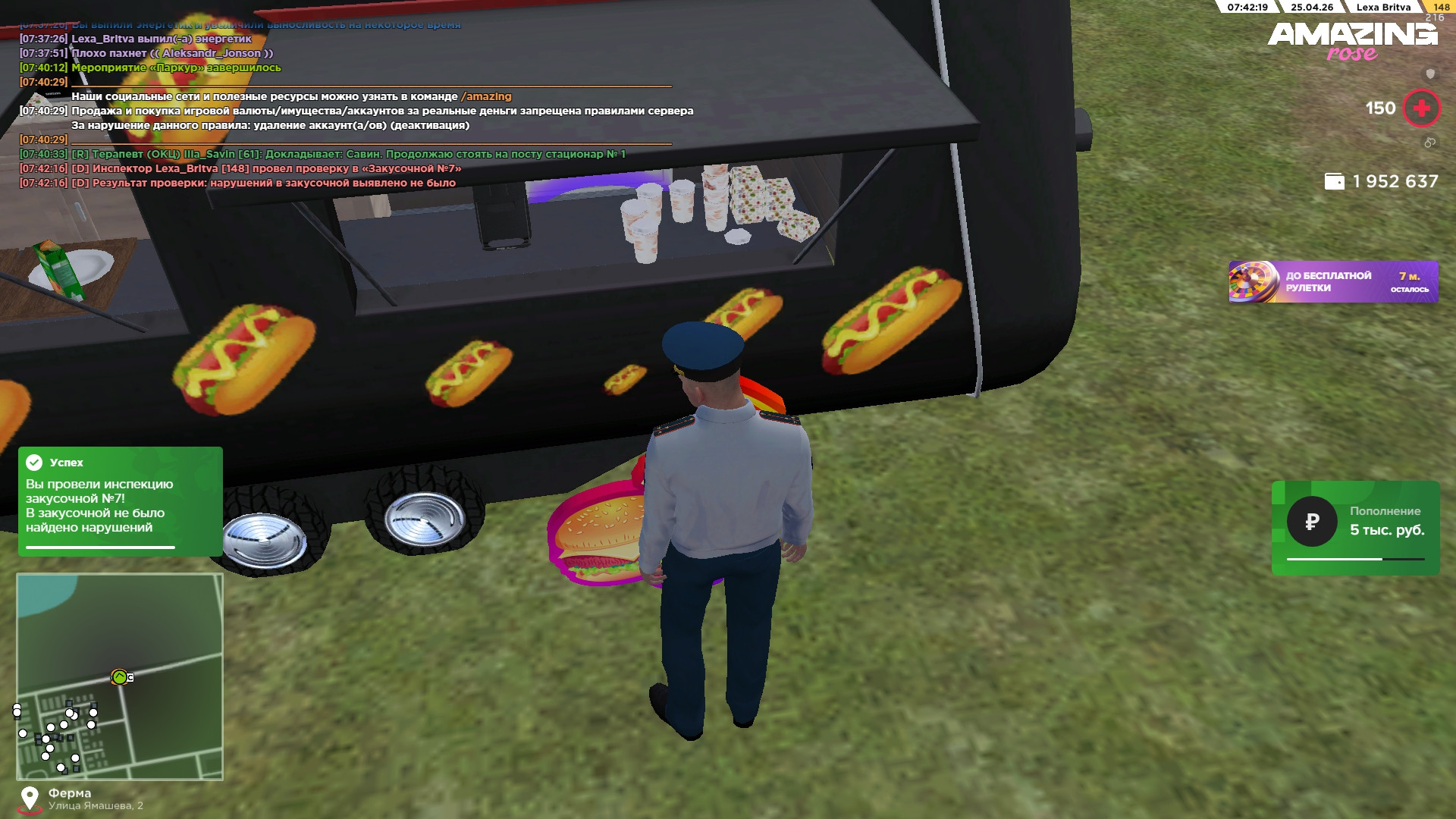Click the Lexa Britva player name tab
This screenshot has height=819, width=1456.
(1383, 8)
